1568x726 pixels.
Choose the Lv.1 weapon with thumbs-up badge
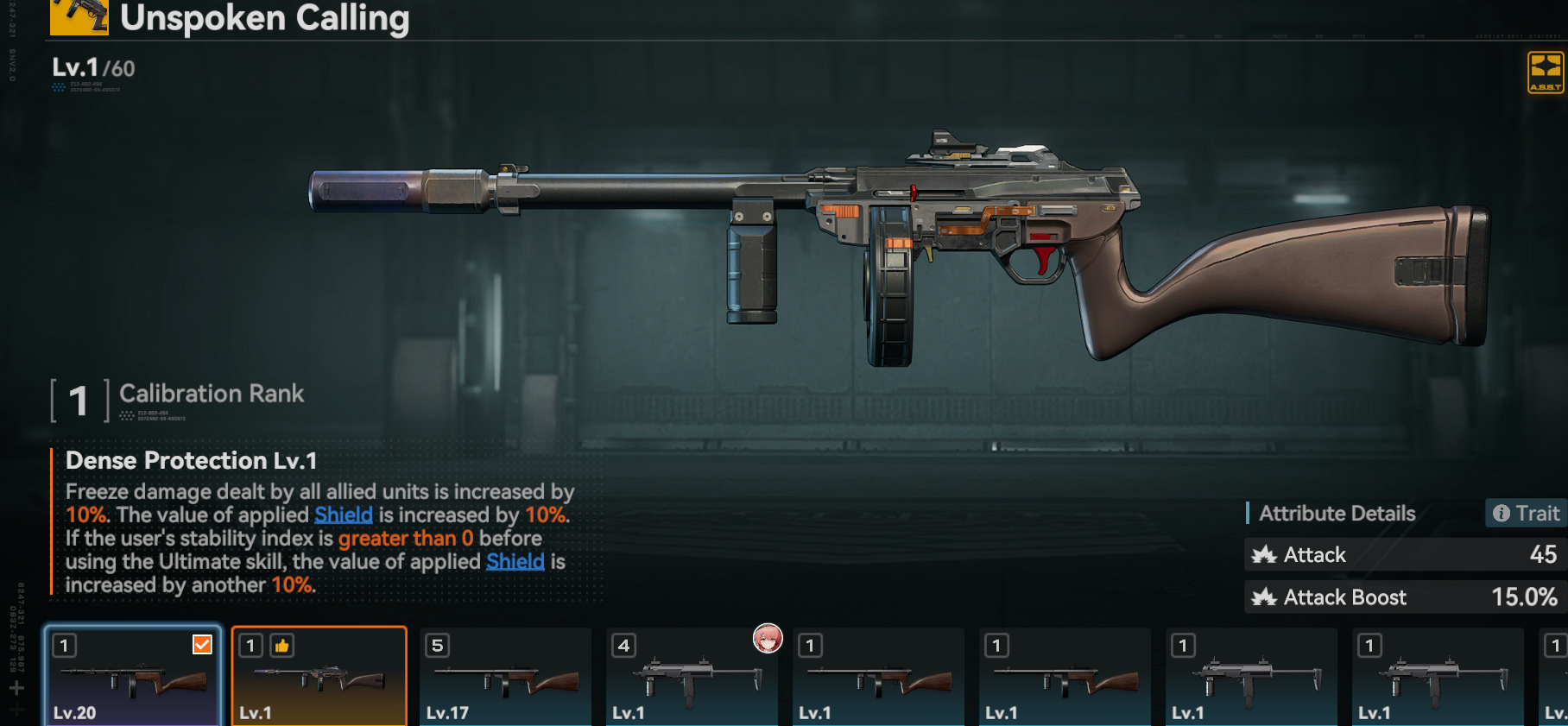[x=319, y=677]
